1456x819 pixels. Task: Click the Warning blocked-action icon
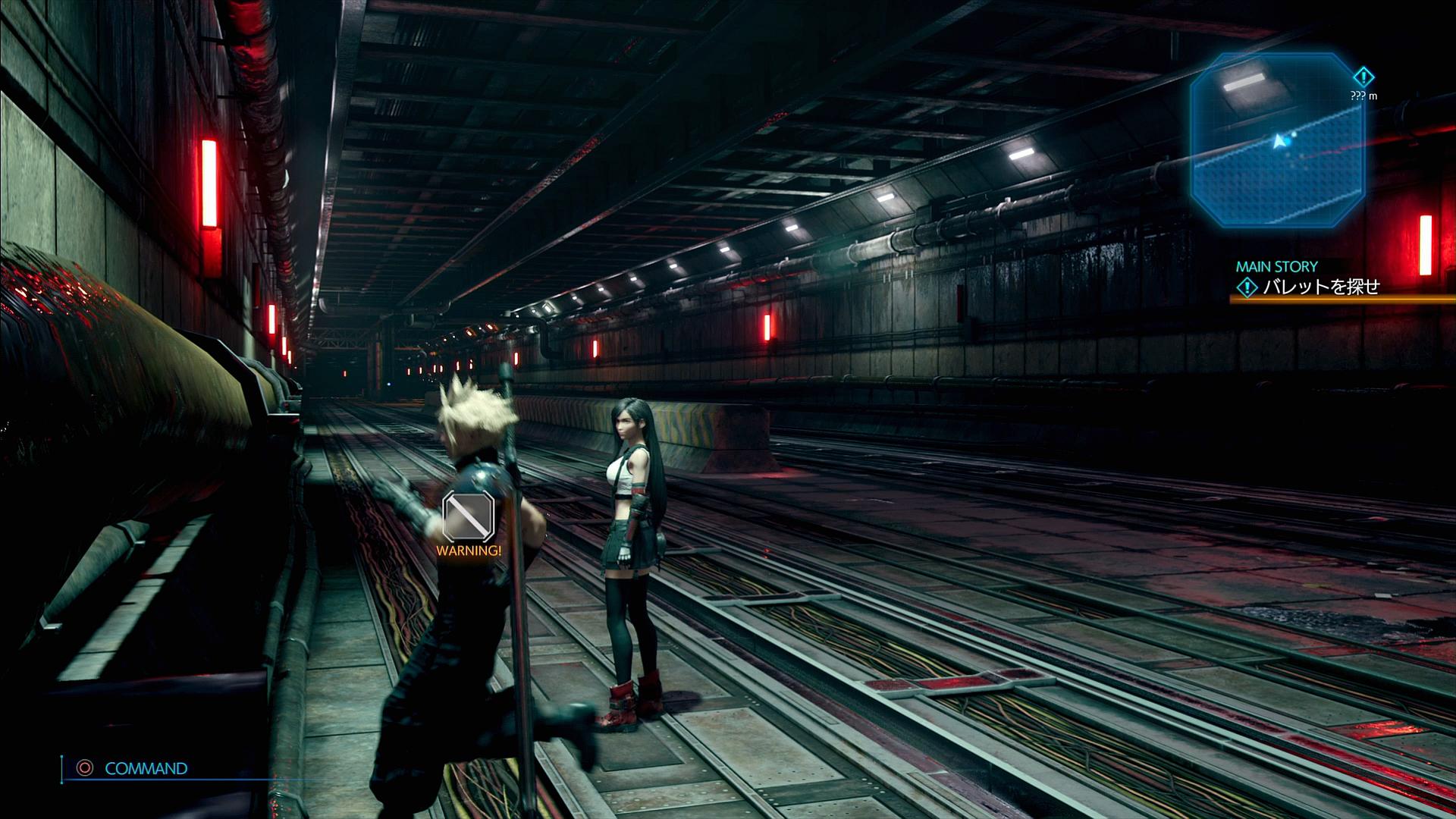pyautogui.click(x=468, y=516)
